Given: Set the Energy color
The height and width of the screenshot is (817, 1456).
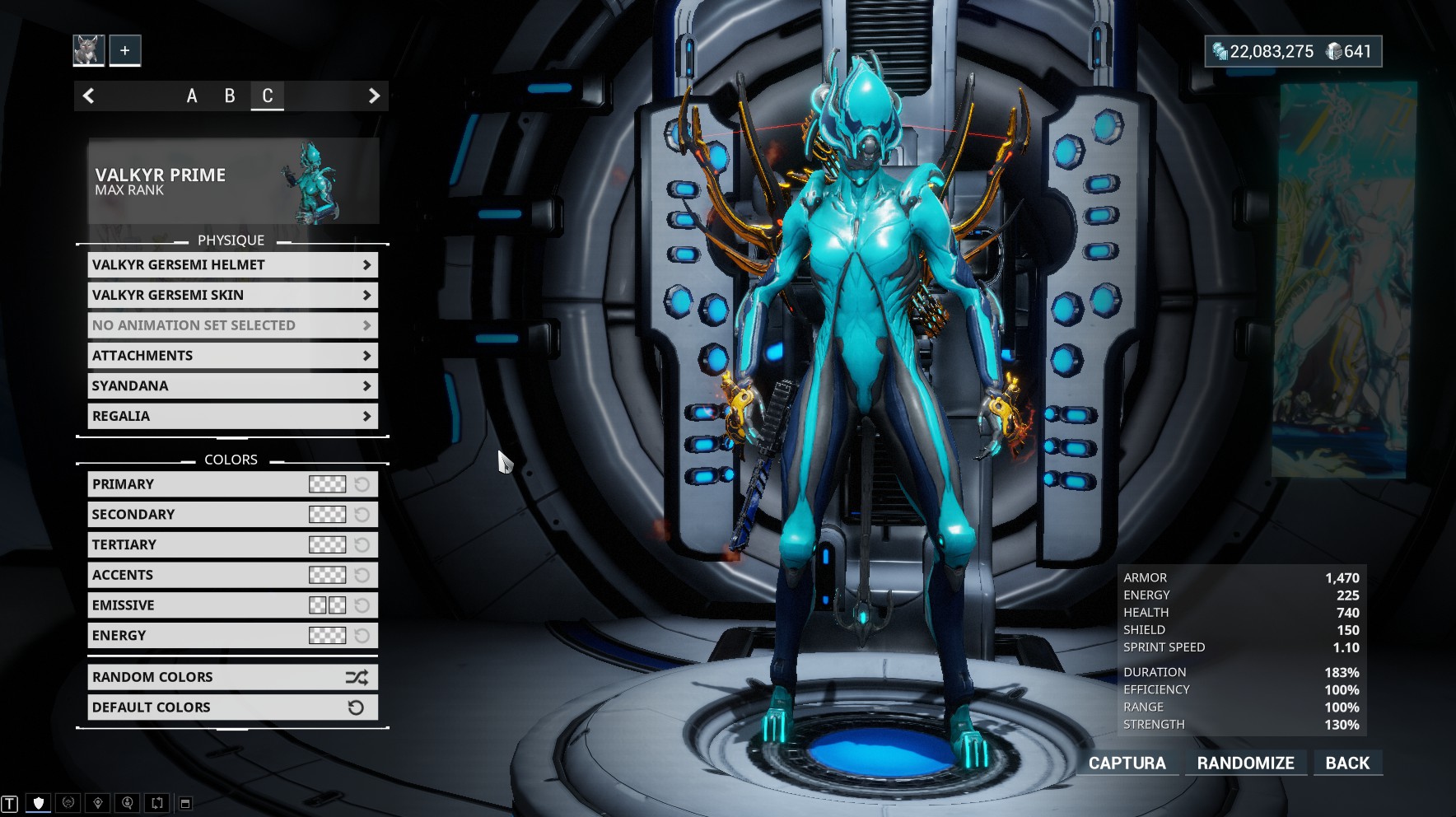Looking at the screenshot, I should [327, 636].
